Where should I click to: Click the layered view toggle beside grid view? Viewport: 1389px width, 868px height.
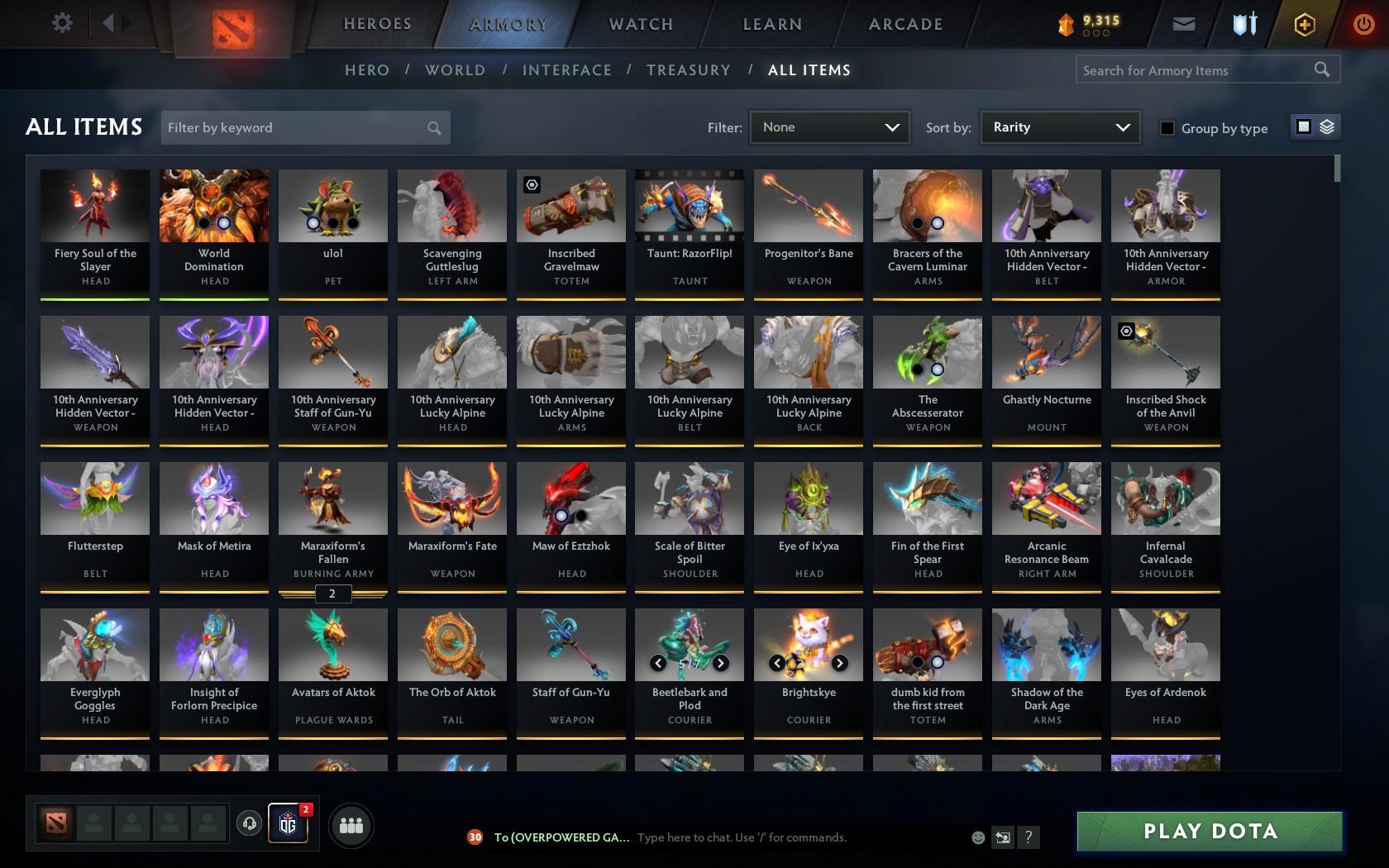click(x=1326, y=128)
